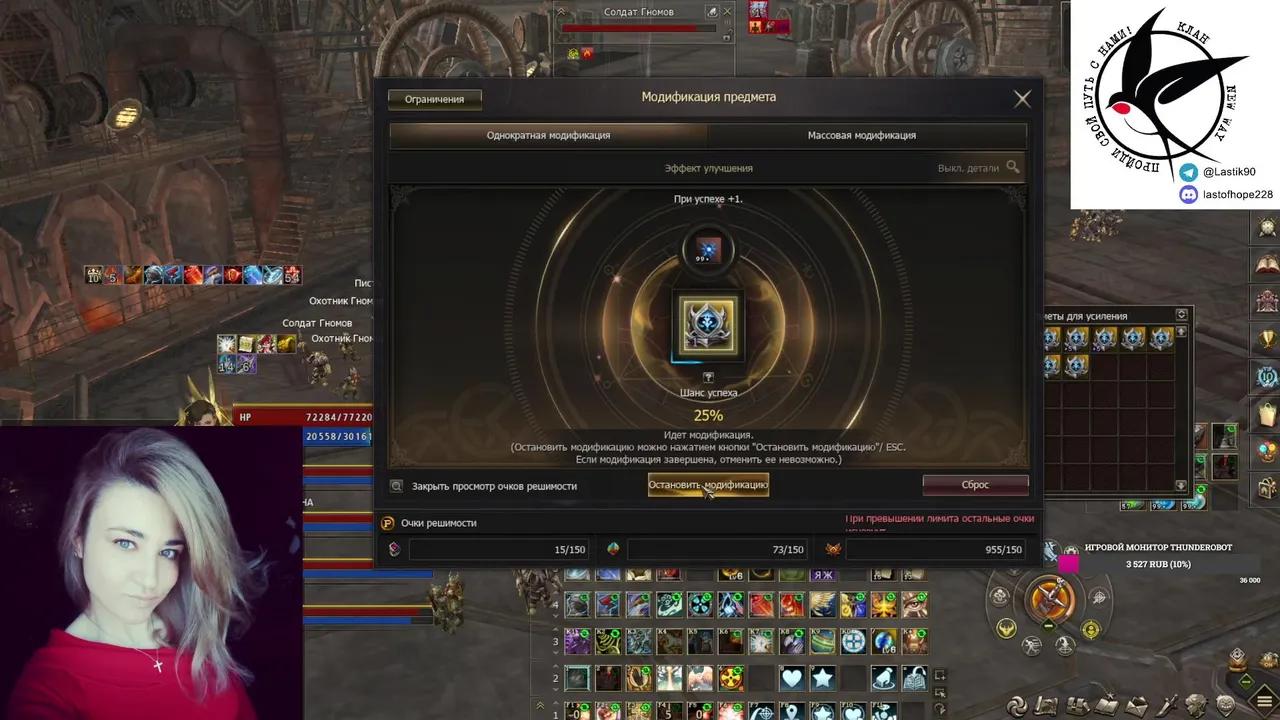Click the question mark above Шанс успеха
Viewport: 1280px width, 720px height.
point(709,378)
